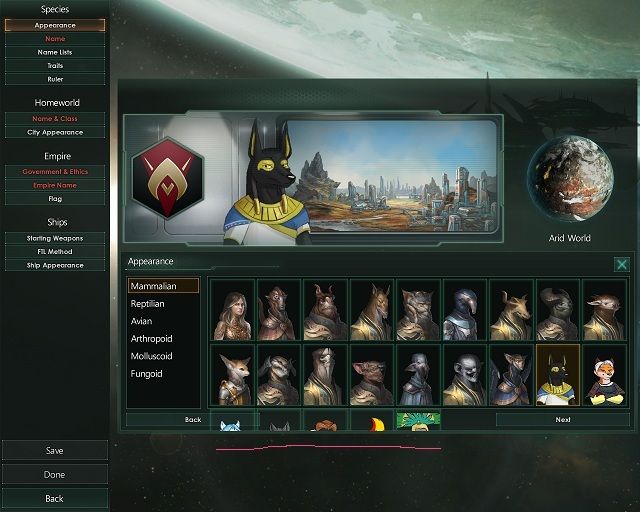Screen dimensions: 640x512
Task: Click the Done button
Action: coord(54,475)
